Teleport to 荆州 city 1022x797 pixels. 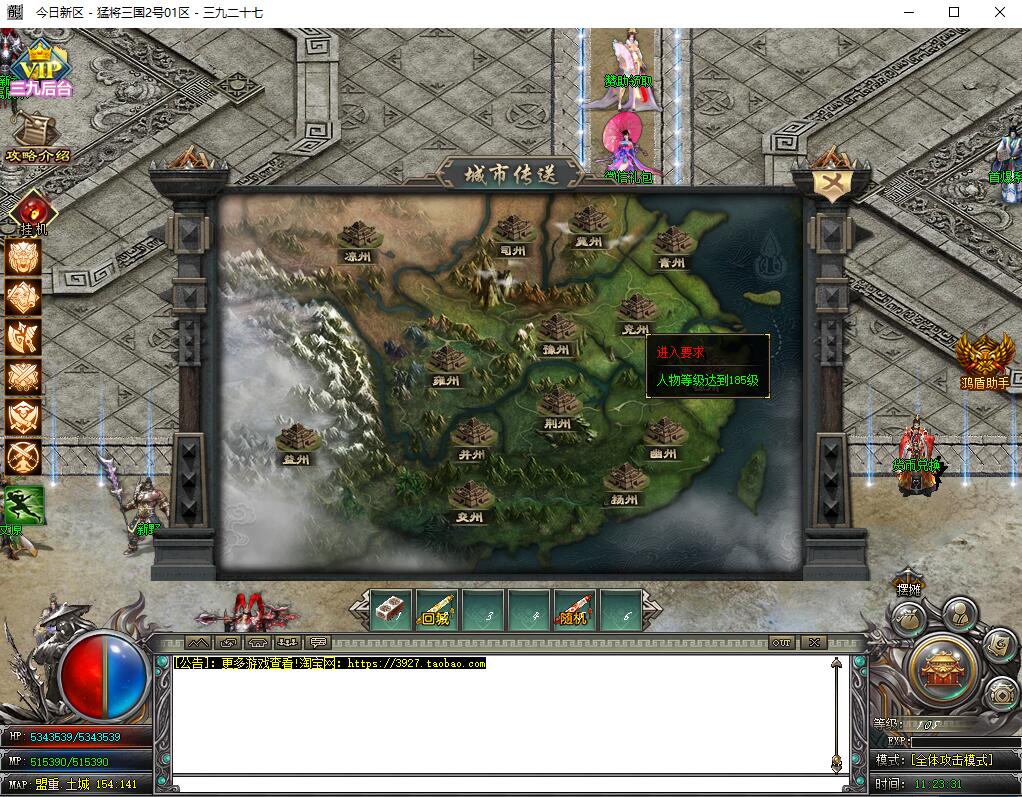[x=558, y=406]
